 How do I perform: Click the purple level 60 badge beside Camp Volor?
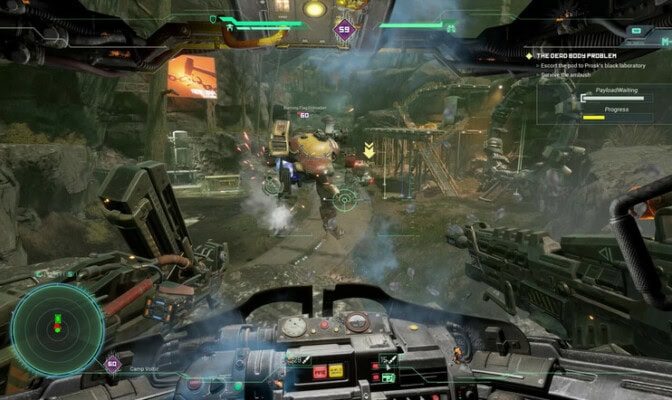tap(112, 365)
